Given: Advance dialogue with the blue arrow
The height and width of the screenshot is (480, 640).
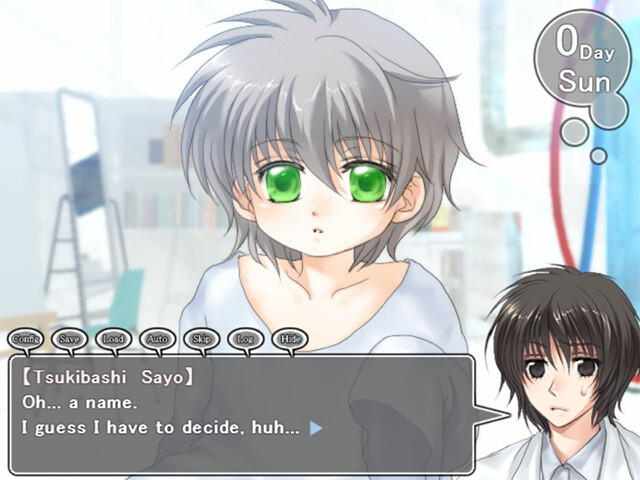Looking at the screenshot, I should pos(316,427).
